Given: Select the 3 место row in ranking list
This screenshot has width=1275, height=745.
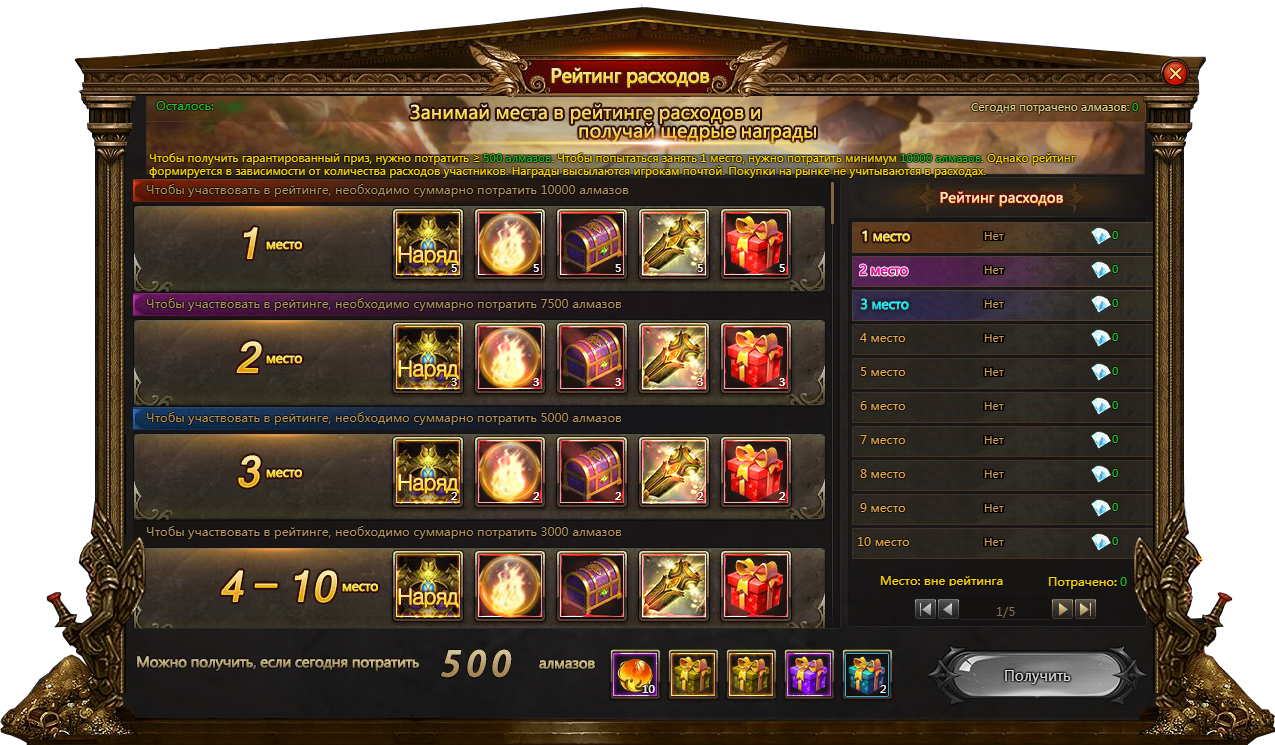Looking at the screenshot, I should pos(1000,305).
